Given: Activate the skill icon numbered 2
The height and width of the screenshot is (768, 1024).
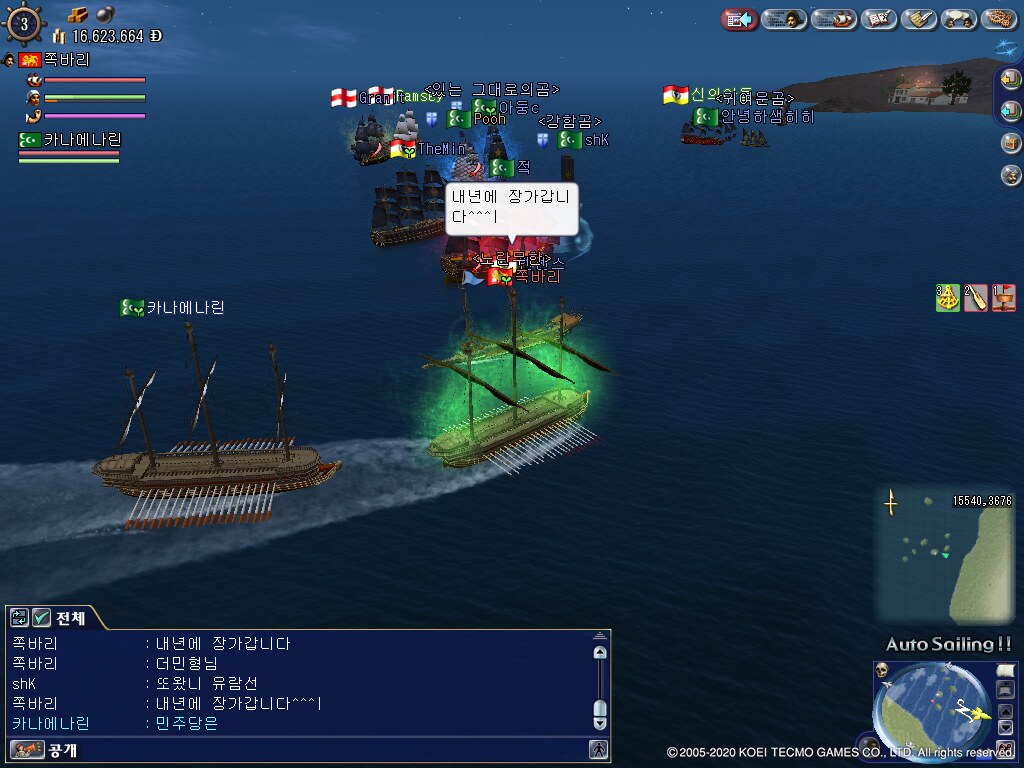Looking at the screenshot, I should [976, 298].
